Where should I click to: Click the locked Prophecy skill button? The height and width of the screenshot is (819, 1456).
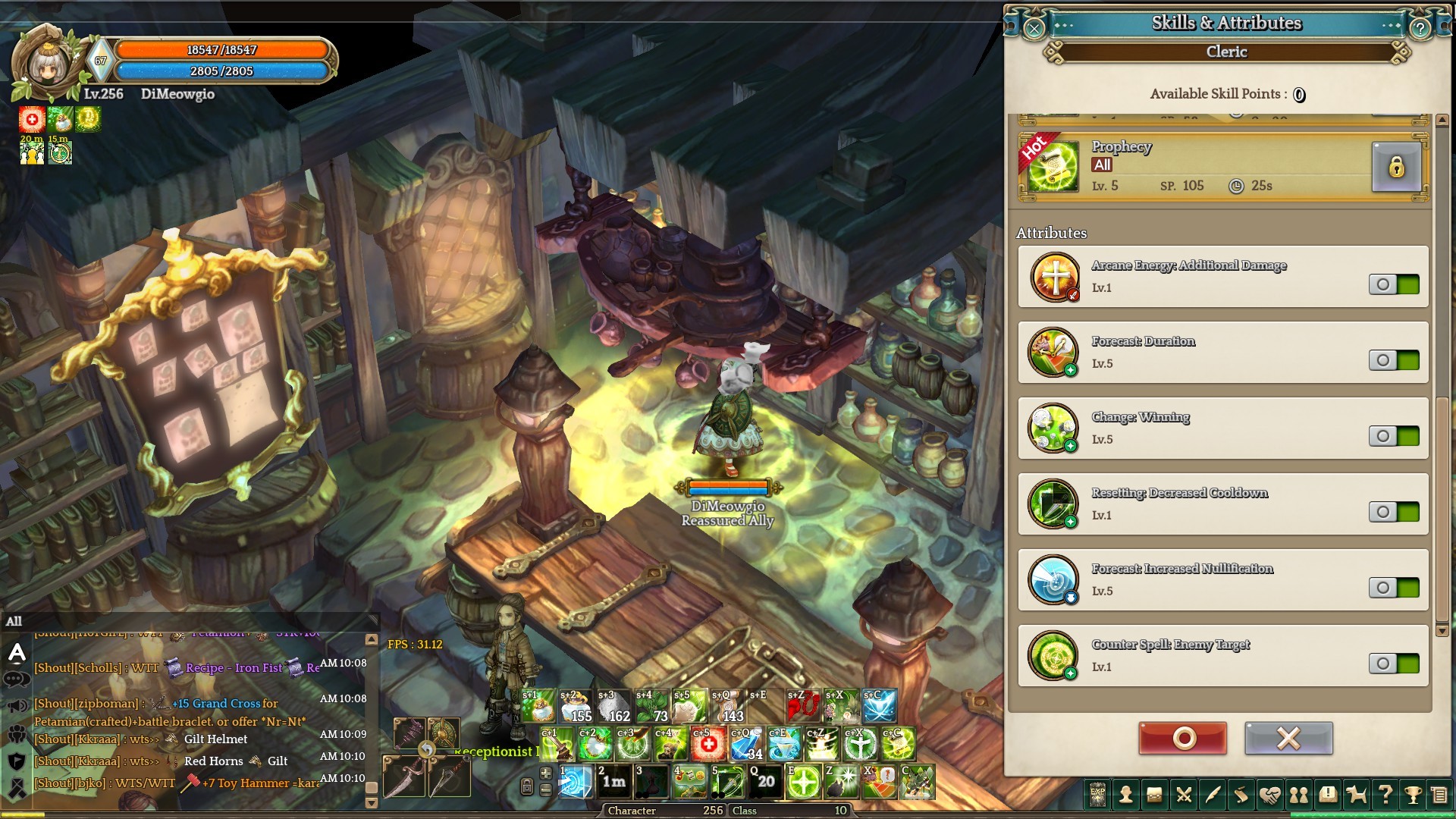pos(1395,167)
